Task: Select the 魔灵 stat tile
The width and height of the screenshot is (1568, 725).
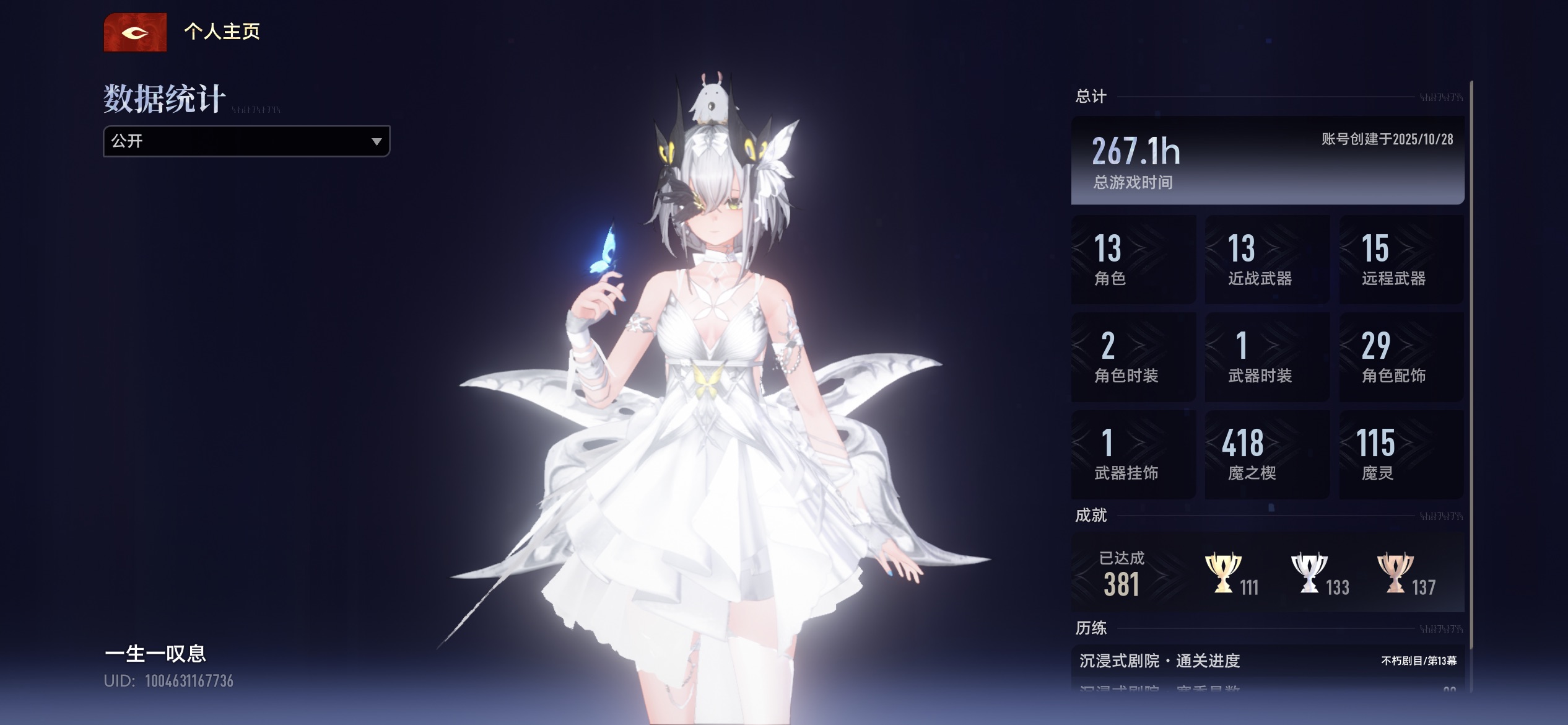Action: pyautogui.click(x=1401, y=454)
